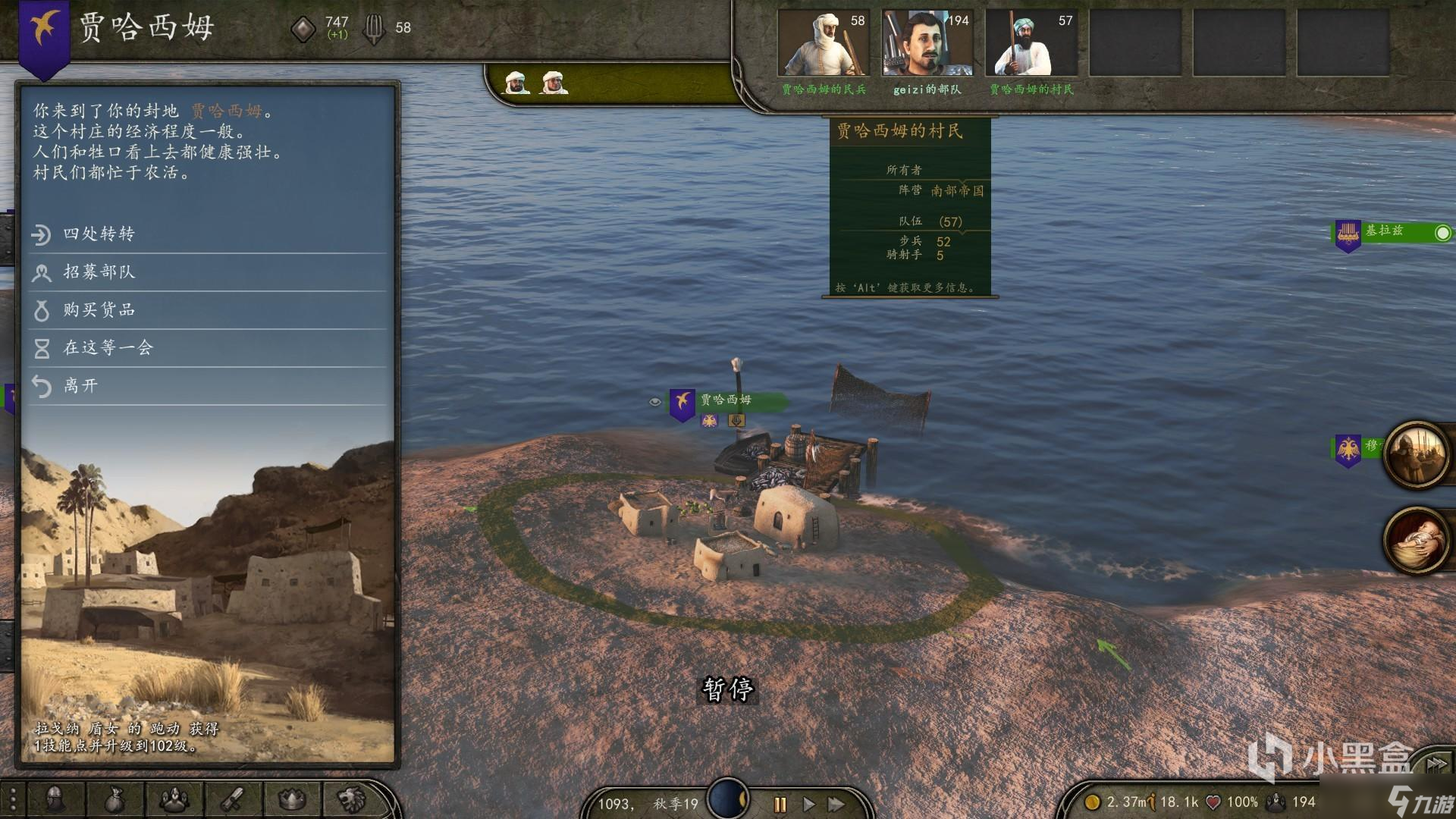Select 招募部队 to recruit troops
This screenshot has width=1456, height=819.
coord(99,271)
